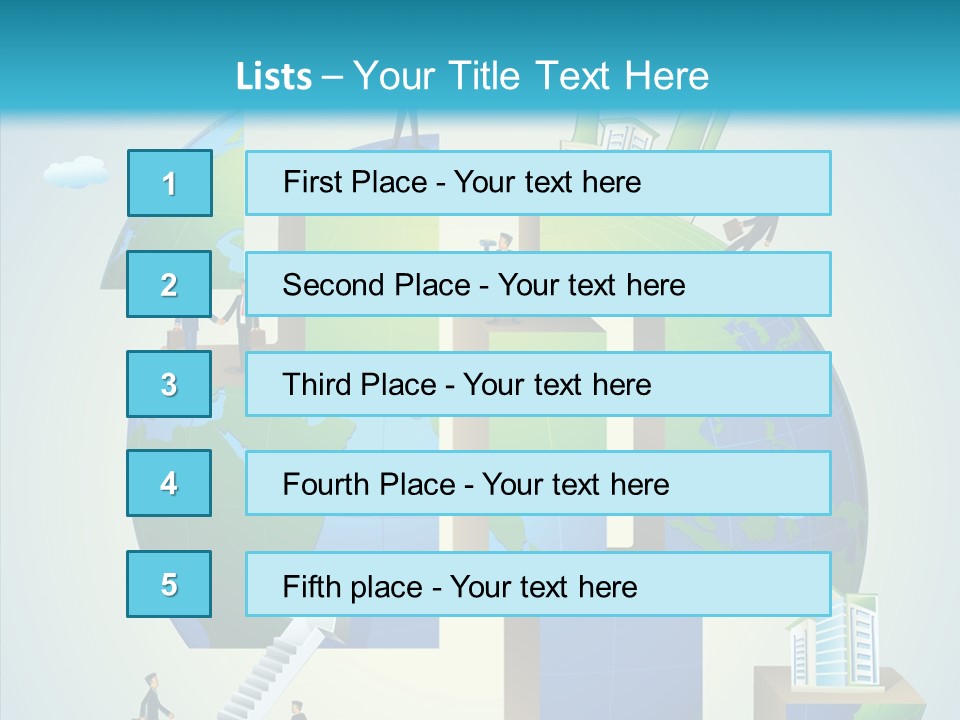Choose the number 3 box

(x=169, y=384)
